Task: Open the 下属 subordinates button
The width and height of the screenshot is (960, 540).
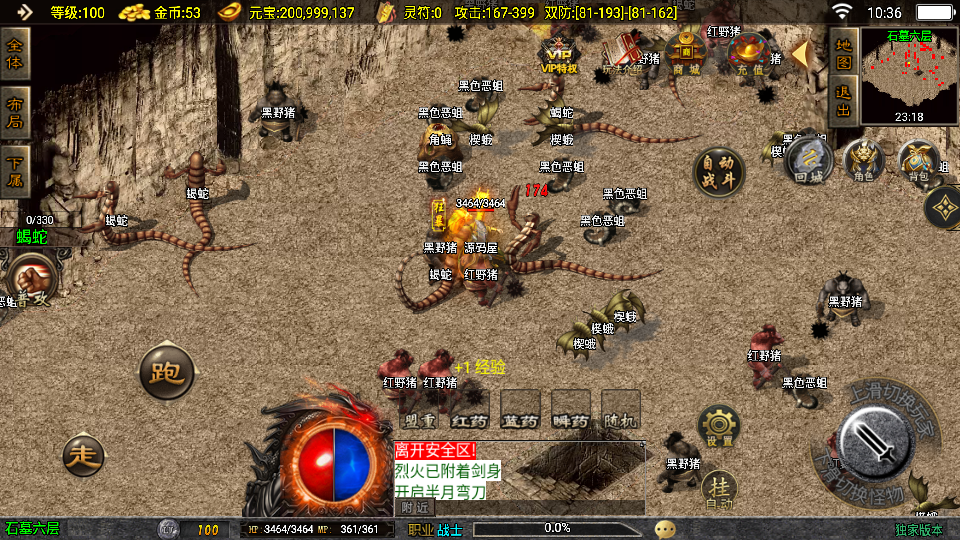Action: pos(15,171)
